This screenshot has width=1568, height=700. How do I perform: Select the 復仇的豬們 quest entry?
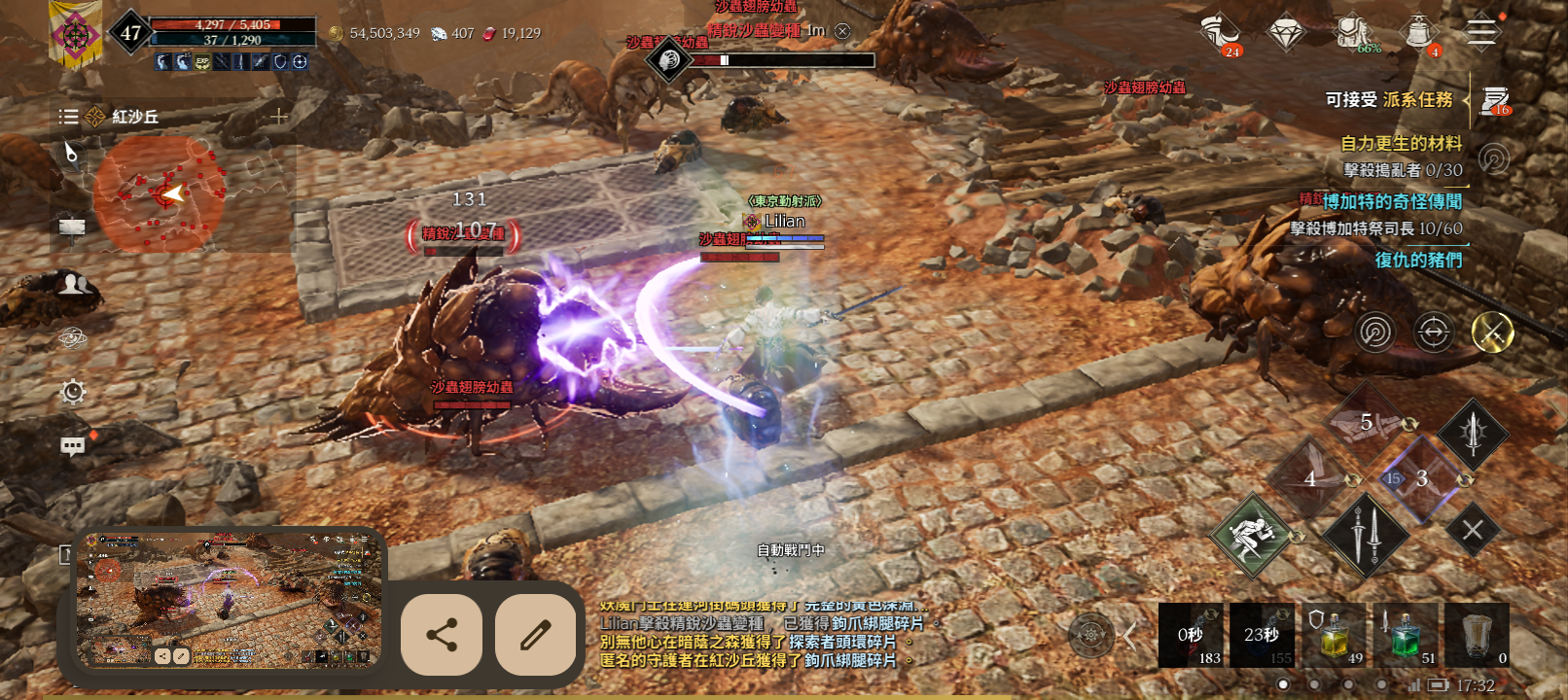[1418, 260]
